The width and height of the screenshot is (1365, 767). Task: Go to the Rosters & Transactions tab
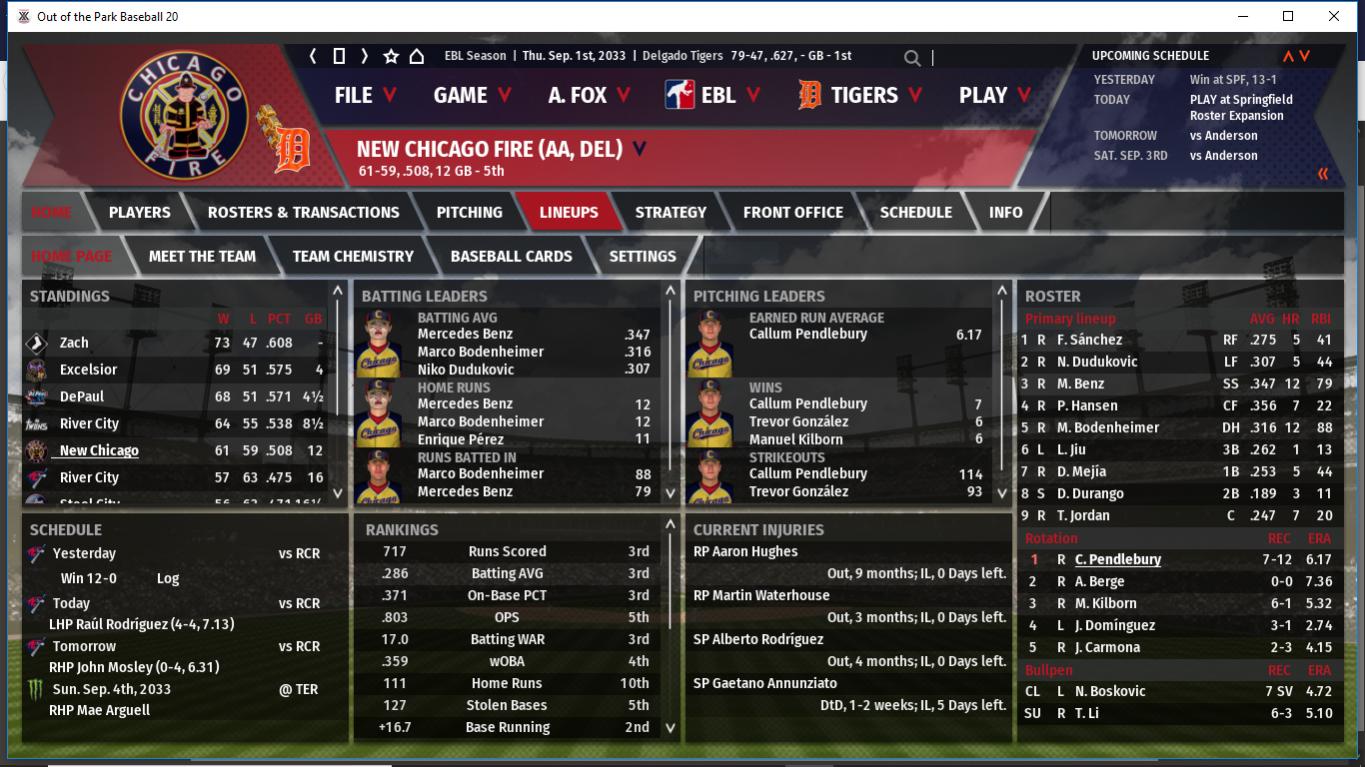(303, 212)
